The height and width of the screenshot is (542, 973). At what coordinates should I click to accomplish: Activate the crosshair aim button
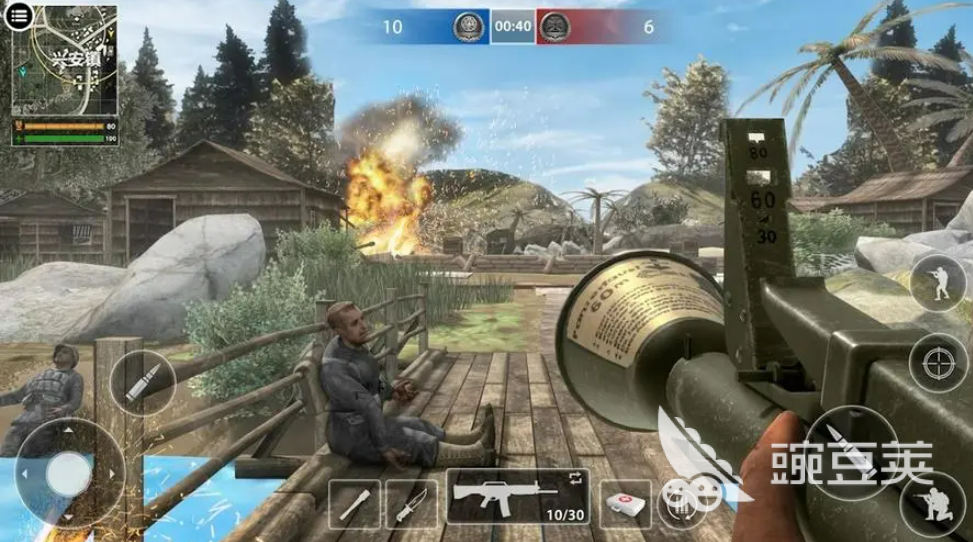[938, 361]
